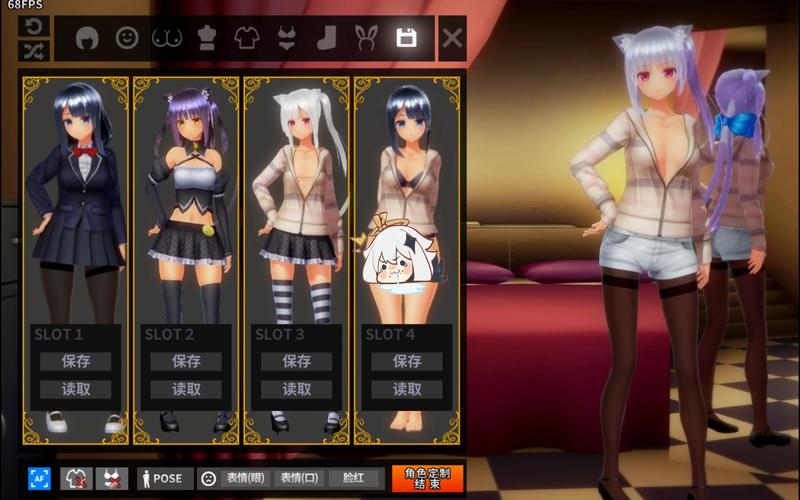Load the Slot 3 character with 读取

297,389
